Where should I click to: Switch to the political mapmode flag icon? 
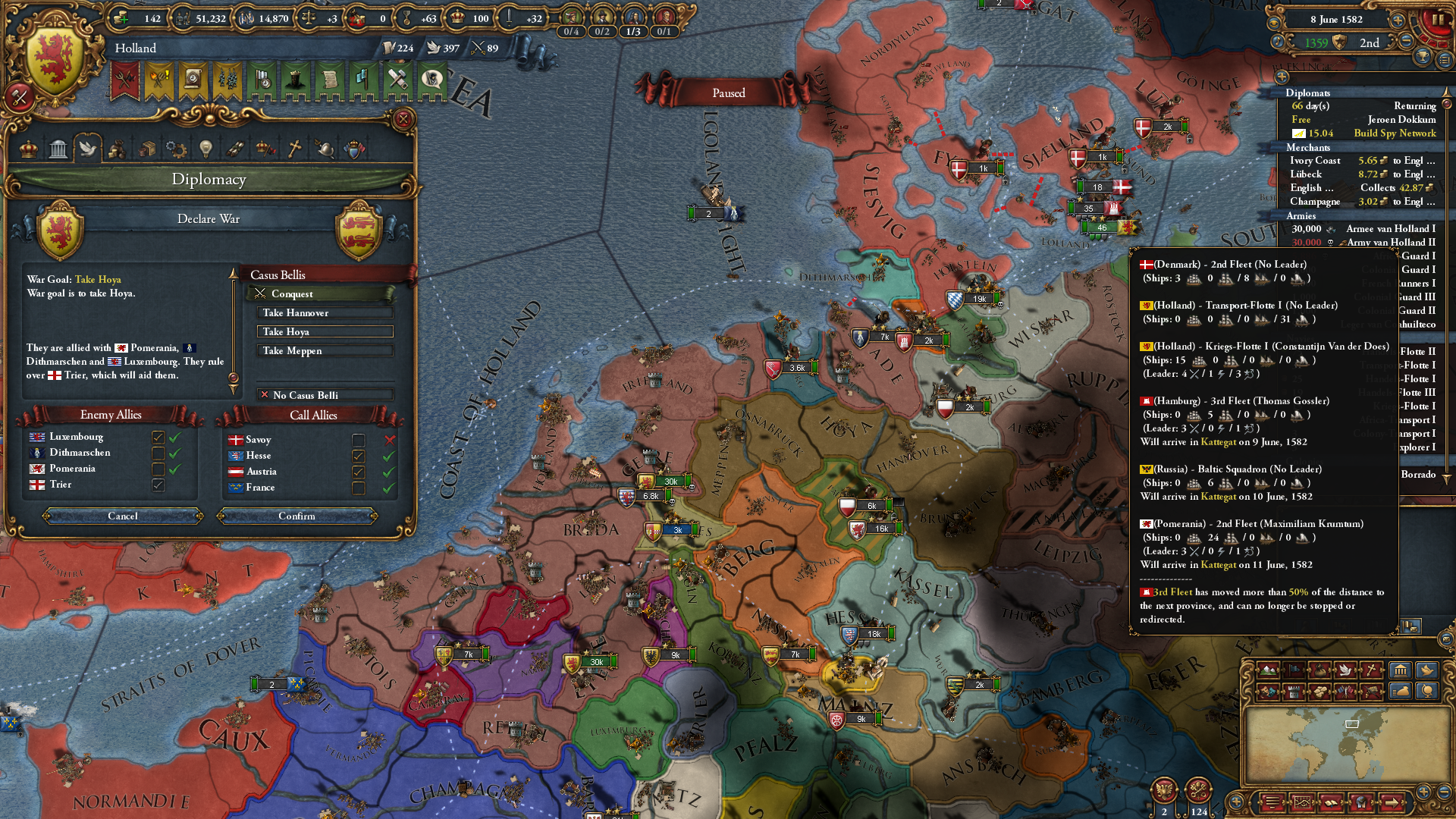(x=1294, y=671)
